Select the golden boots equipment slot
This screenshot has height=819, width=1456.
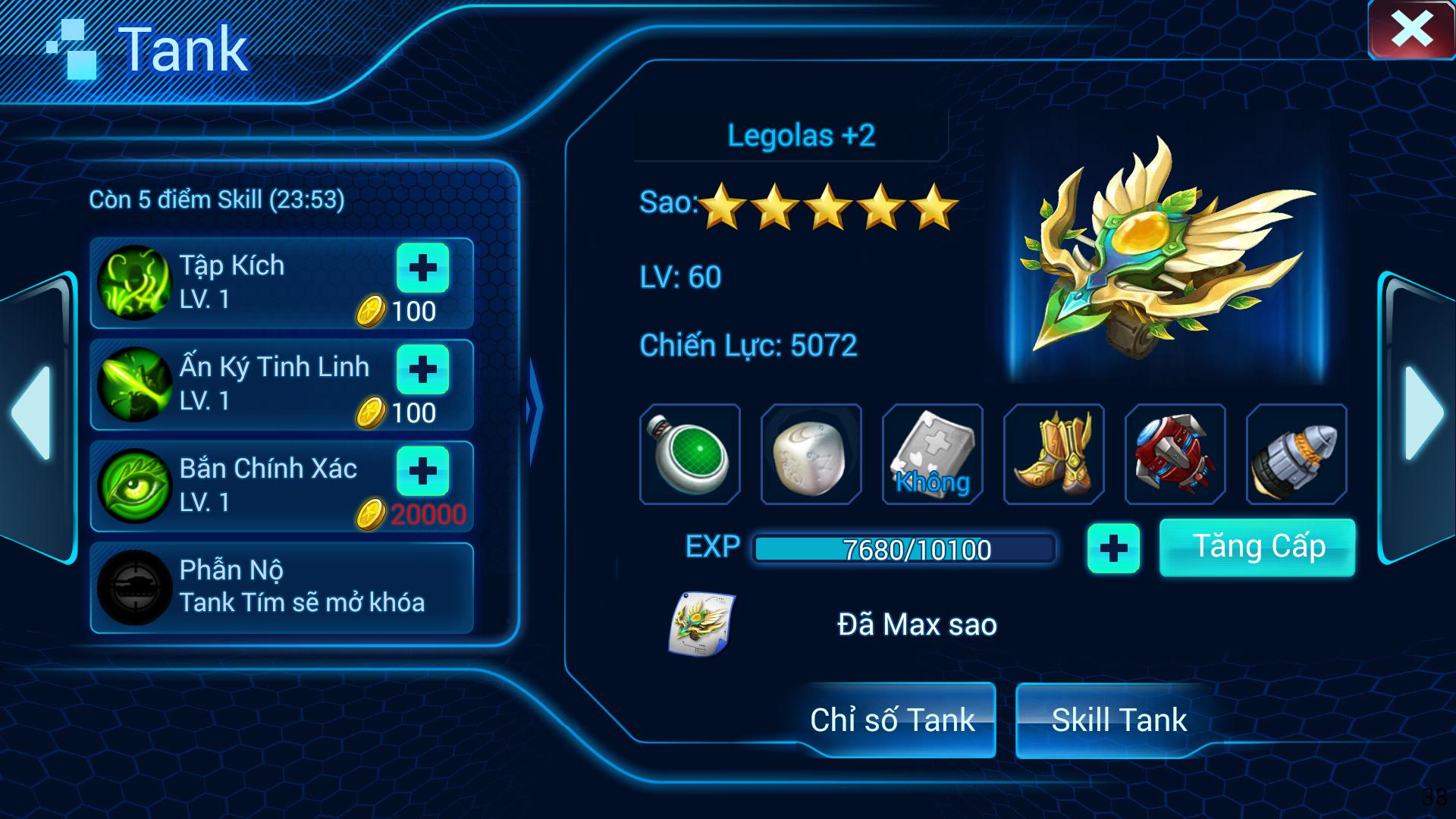(1054, 454)
